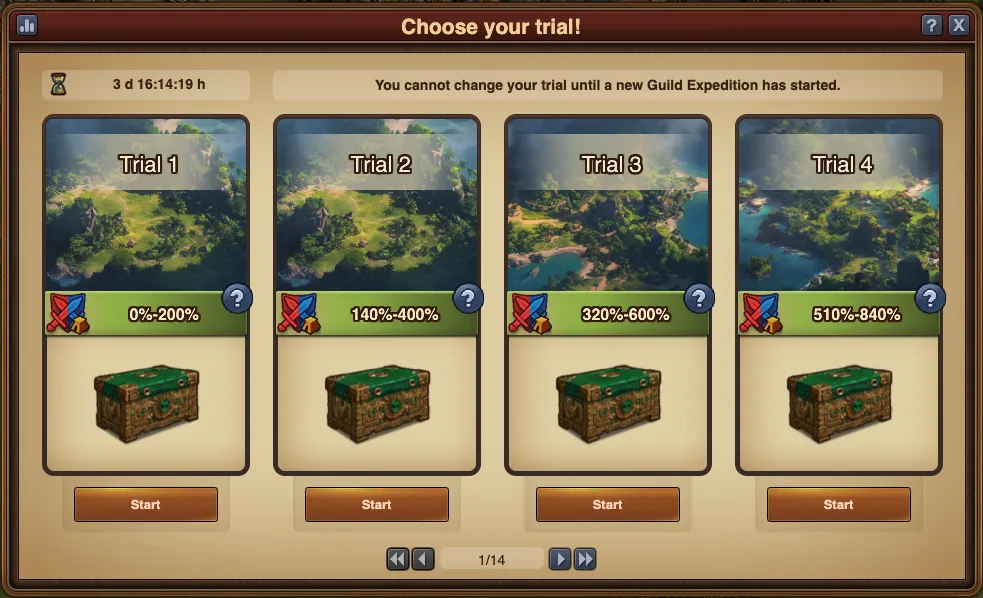Go to the next trial page
This screenshot has height=598, width=983.
560,559
